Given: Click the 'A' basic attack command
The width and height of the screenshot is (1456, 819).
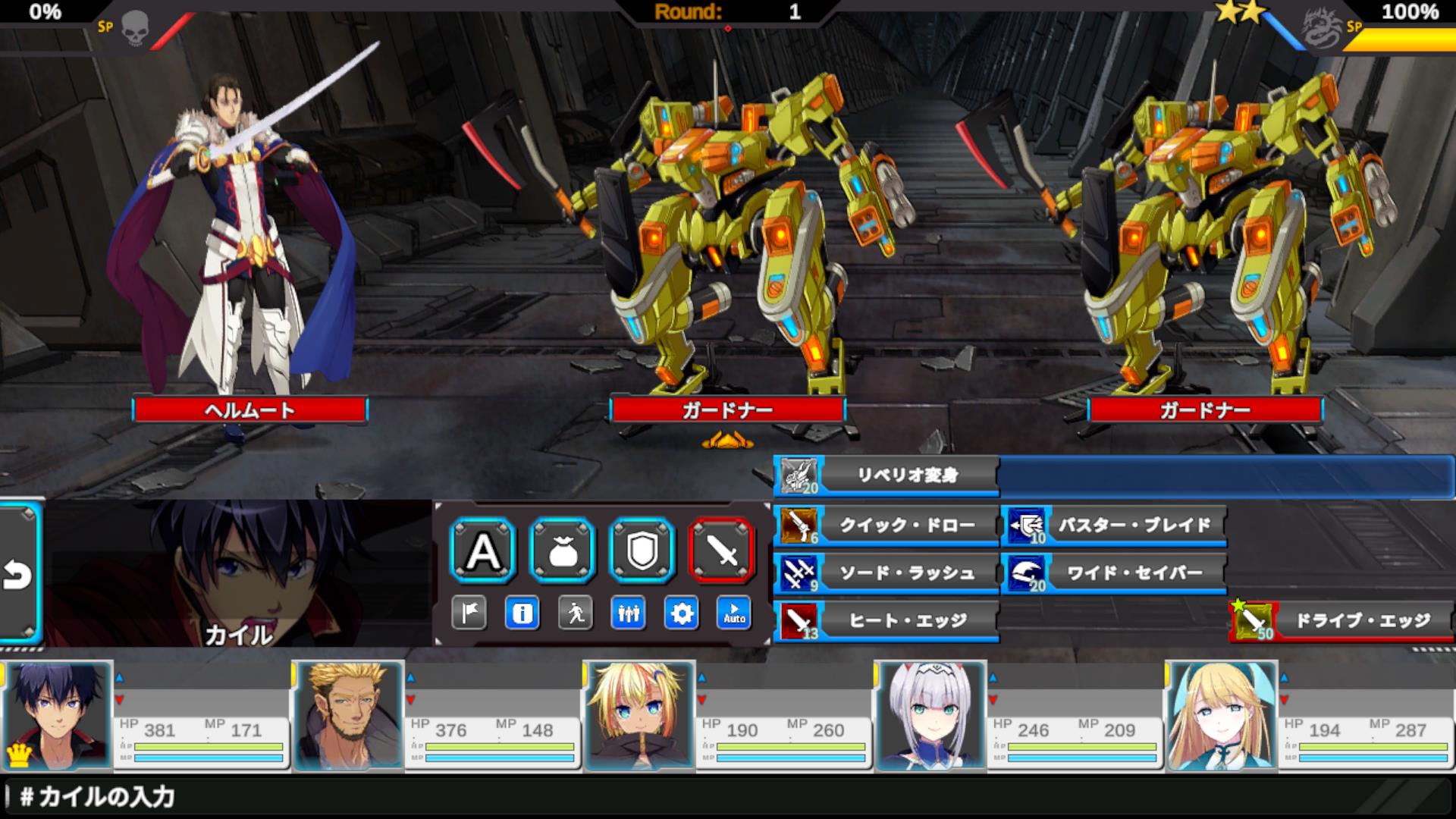Looking at the screenshot, I should (483, 551).
